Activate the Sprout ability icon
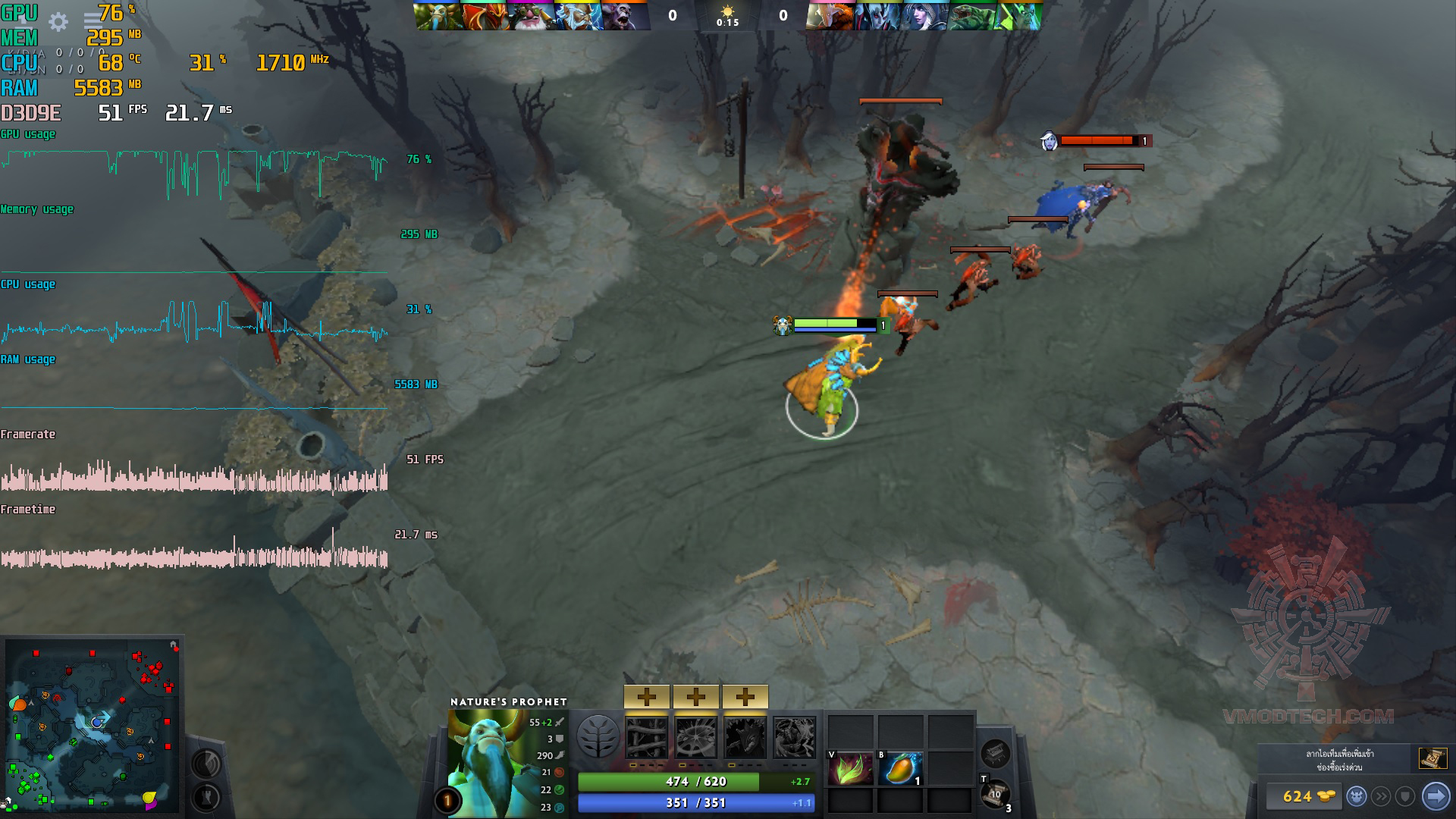This screenshot has height=819, width=1456. tap(647, 738)
